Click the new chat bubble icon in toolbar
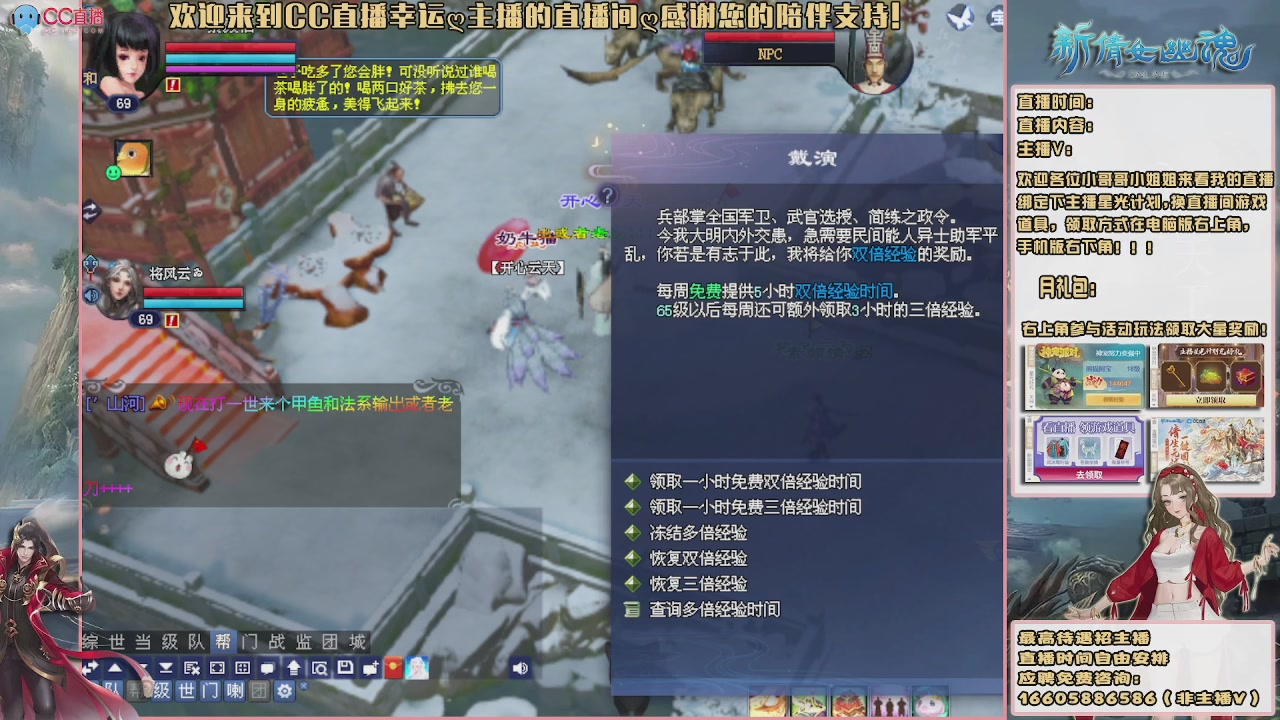The width and height of the screenshot is (1280, 720). point(371,668)
